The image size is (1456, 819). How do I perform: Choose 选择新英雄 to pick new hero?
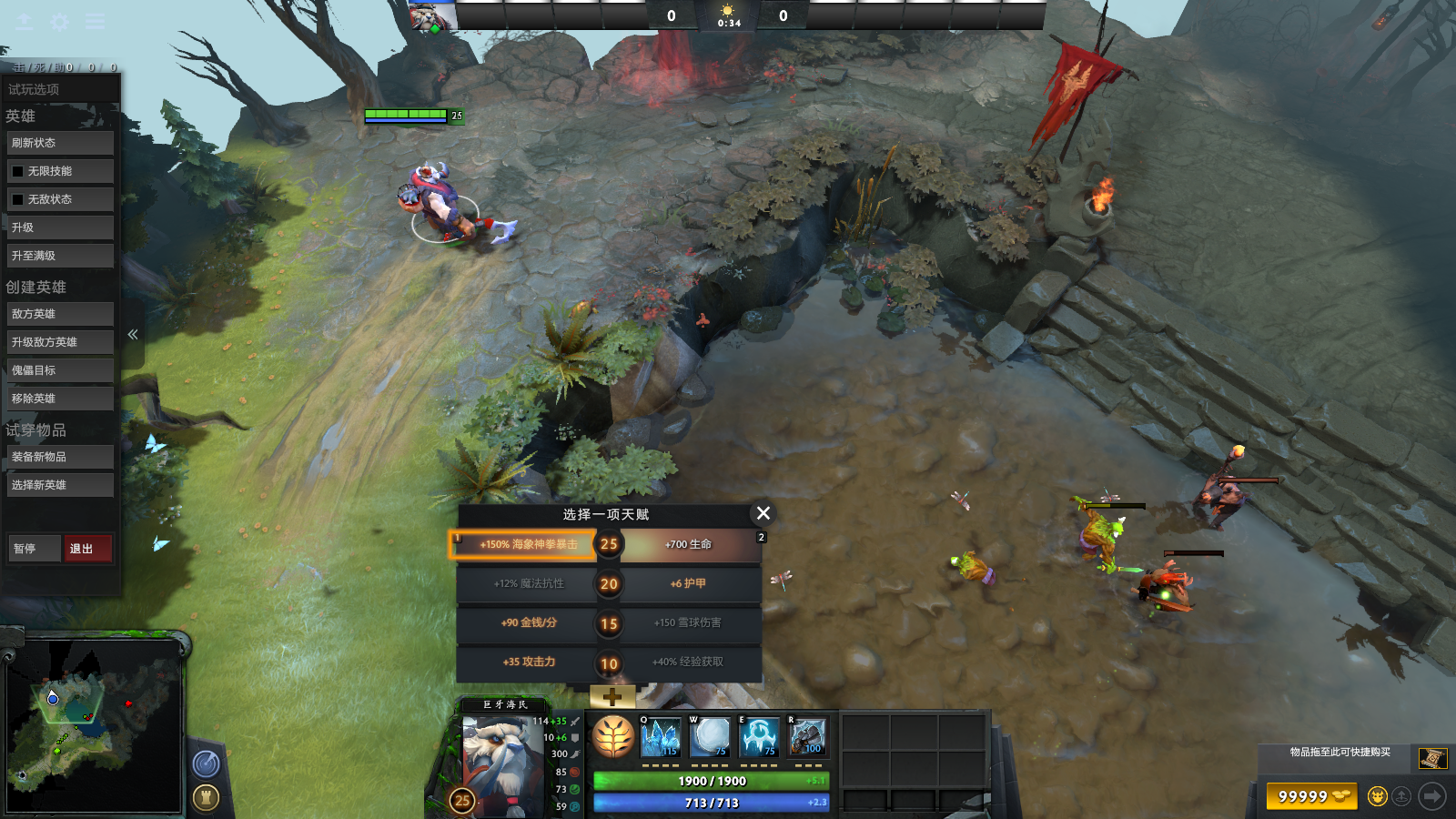tap(60, 485)
